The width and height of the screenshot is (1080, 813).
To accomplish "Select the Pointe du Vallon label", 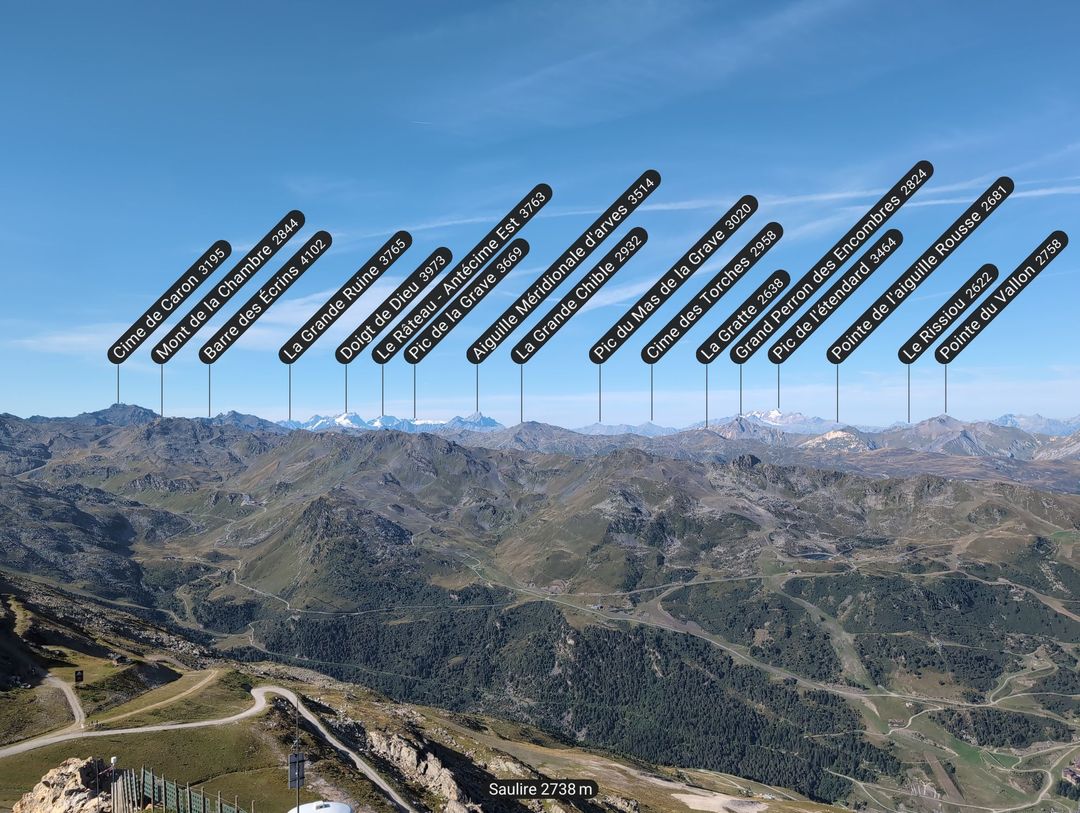I will tap(1001, 297).
